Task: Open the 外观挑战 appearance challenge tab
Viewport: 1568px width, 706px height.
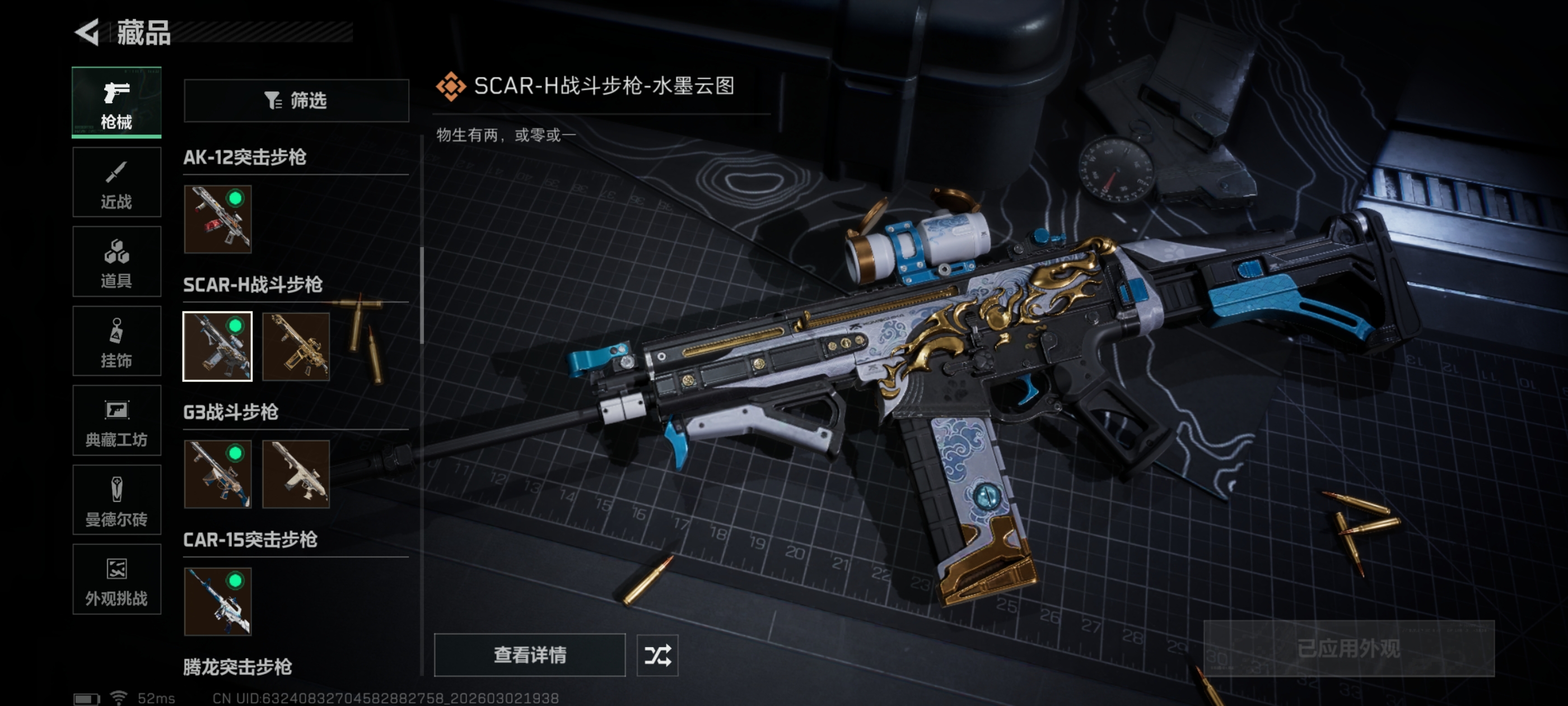Action: pos(116,579)
